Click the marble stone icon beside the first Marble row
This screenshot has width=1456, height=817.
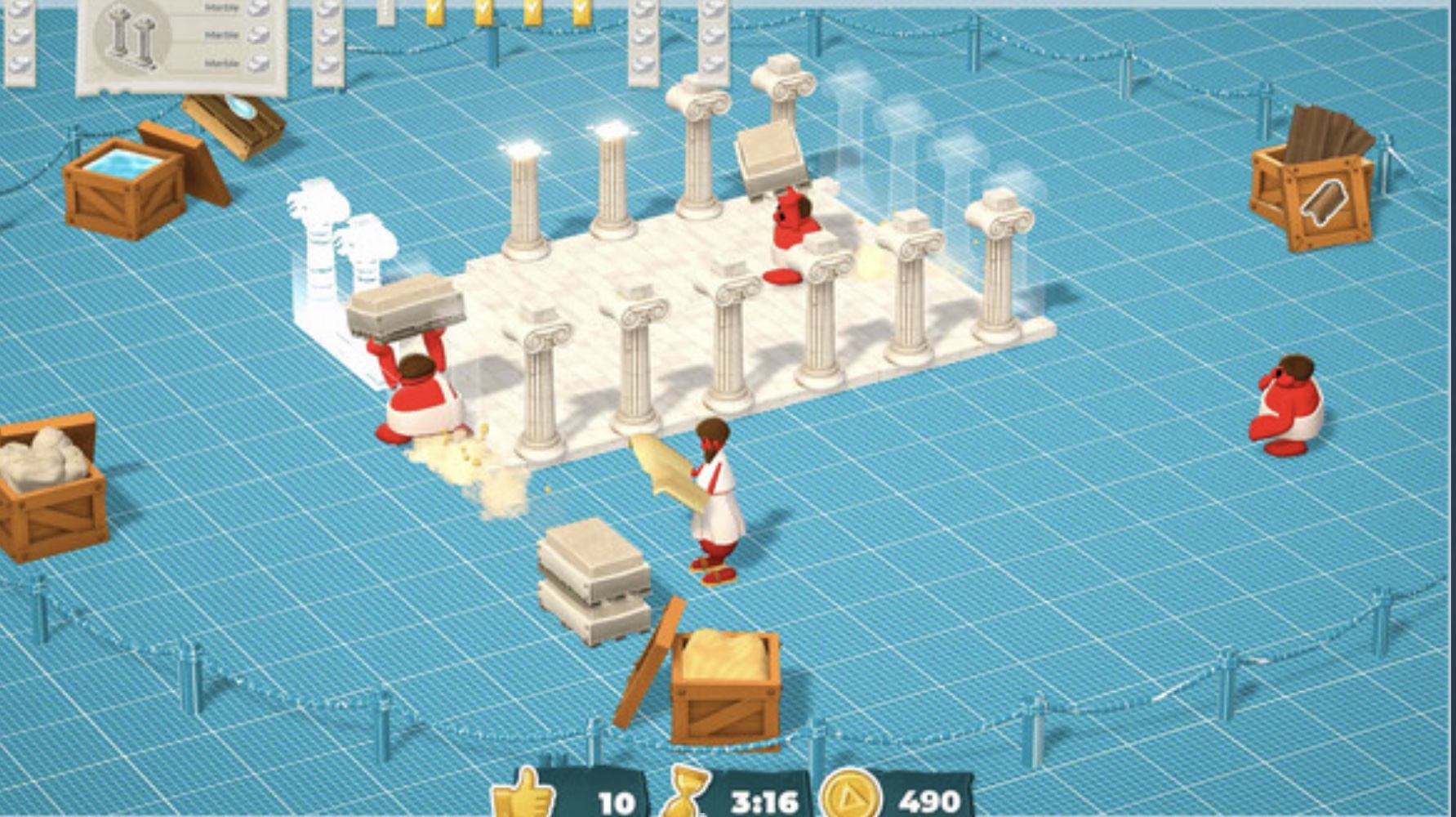(259, 8)
